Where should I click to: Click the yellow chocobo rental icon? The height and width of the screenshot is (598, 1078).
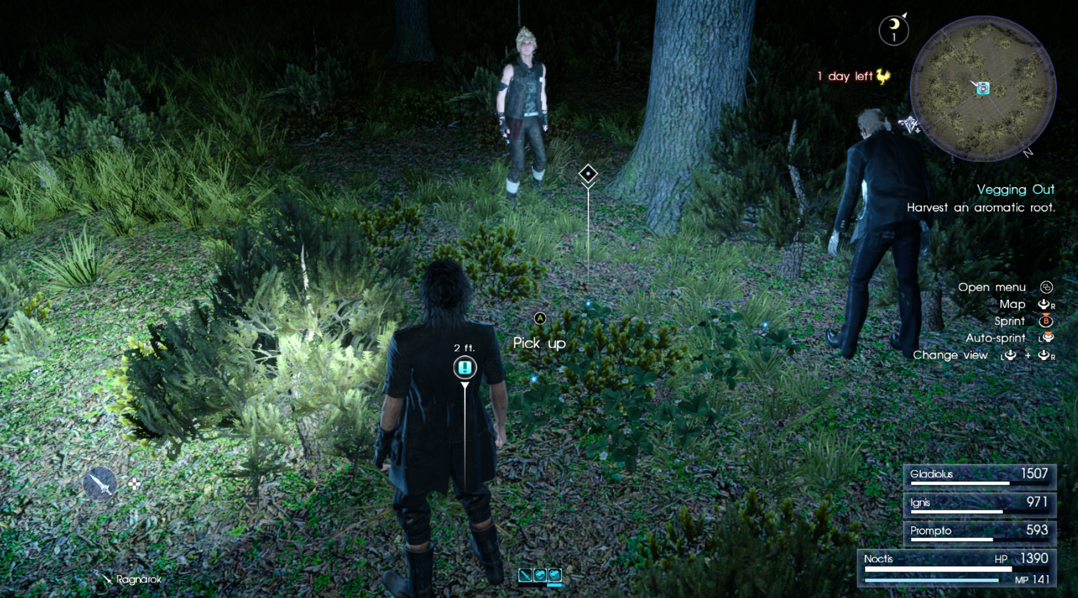(x=882, y=76)
